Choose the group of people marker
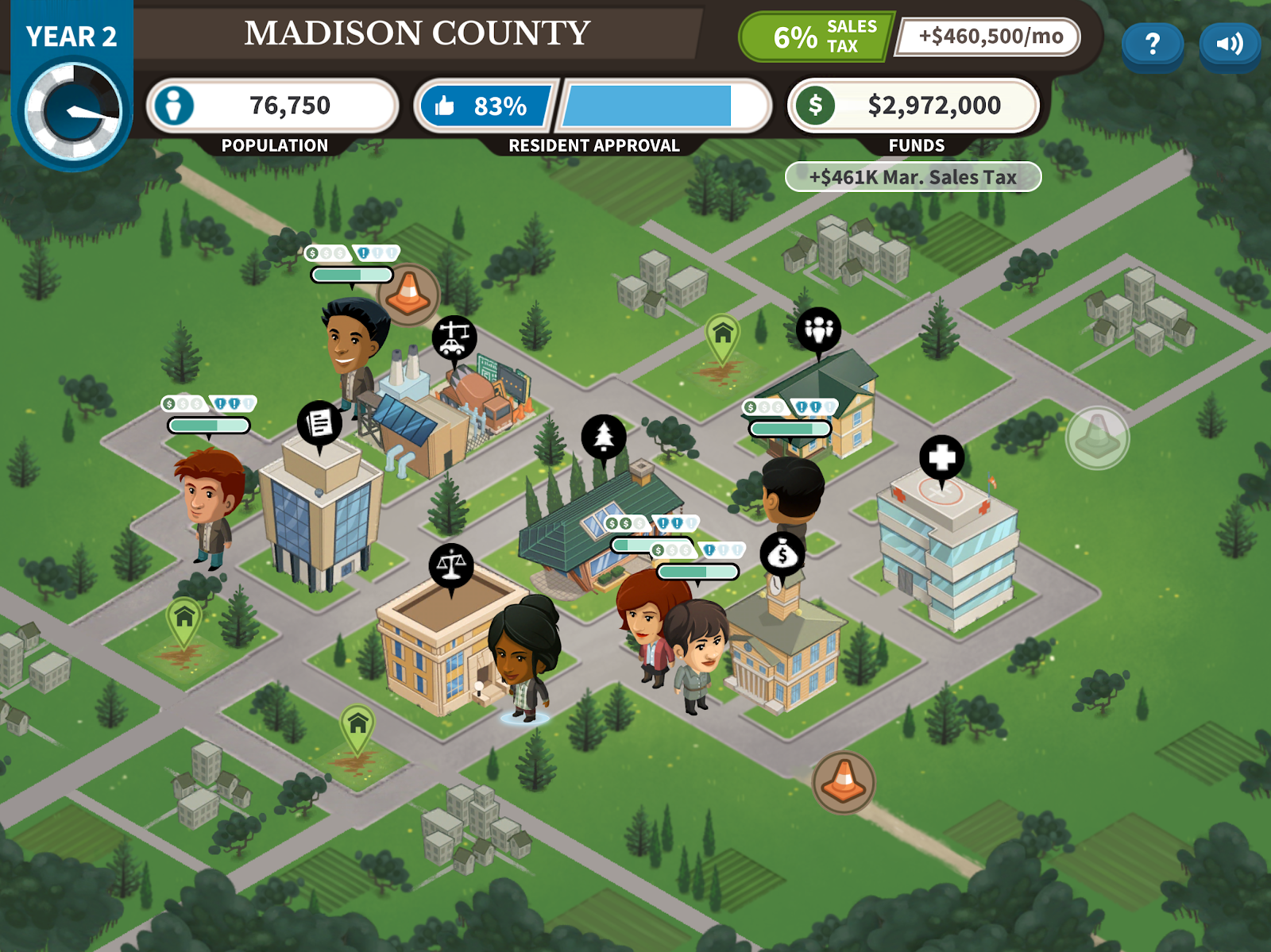The image size is (1271, 952). click(x=818, y=329)
